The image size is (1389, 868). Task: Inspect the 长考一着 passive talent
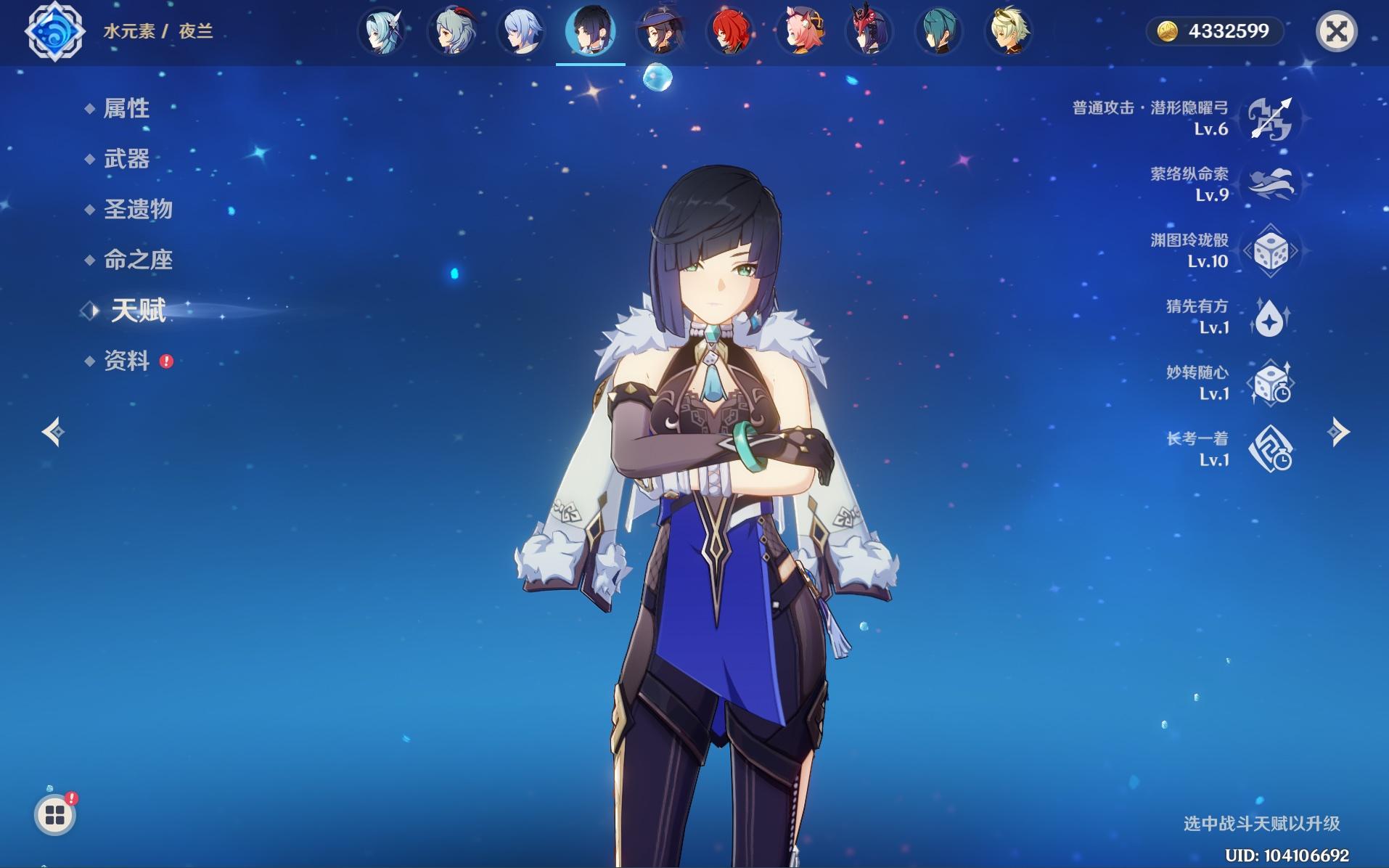[1270, 449]
